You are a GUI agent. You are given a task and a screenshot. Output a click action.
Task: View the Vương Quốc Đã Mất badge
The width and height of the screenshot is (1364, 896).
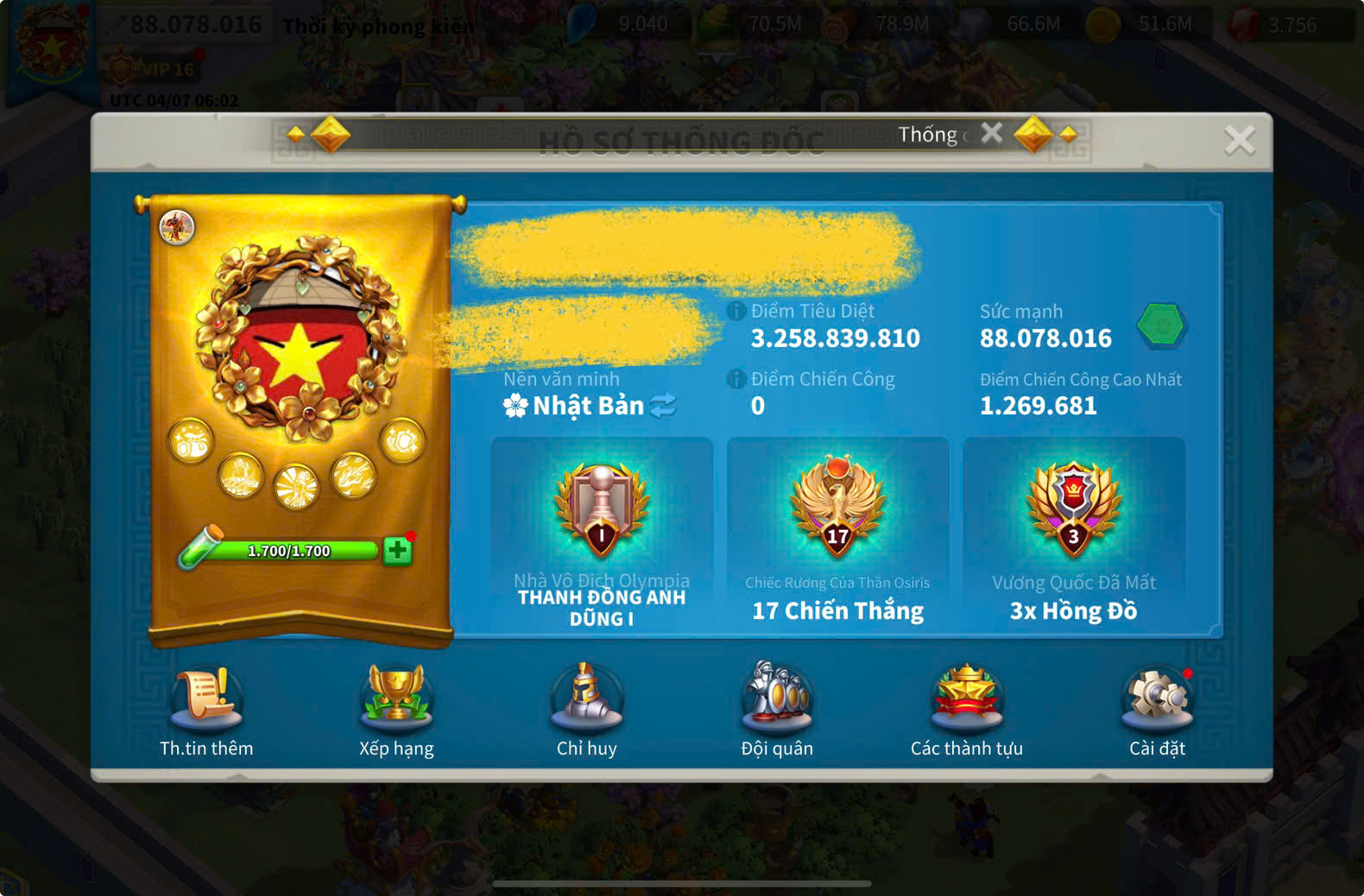coord(1073,511)
